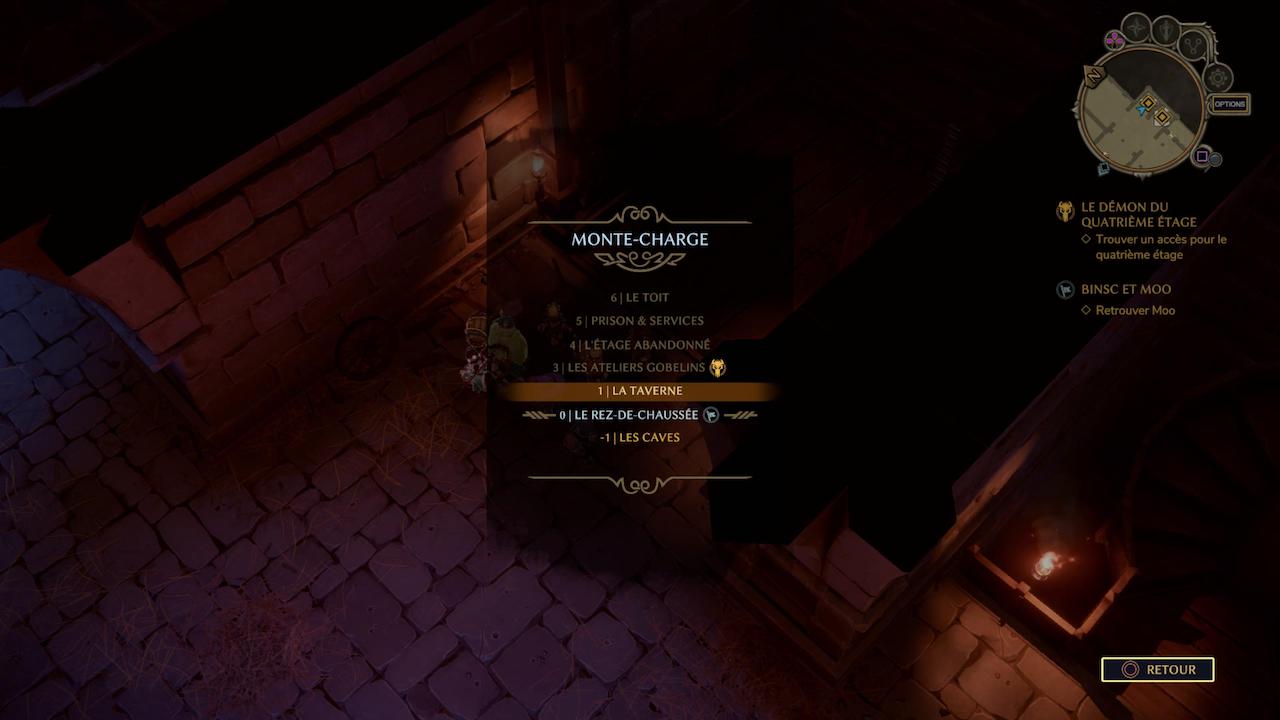1280x720 pixels.
Task: Select the four-pointed star icon above the minimap
Action: [x=1136, y=26]
